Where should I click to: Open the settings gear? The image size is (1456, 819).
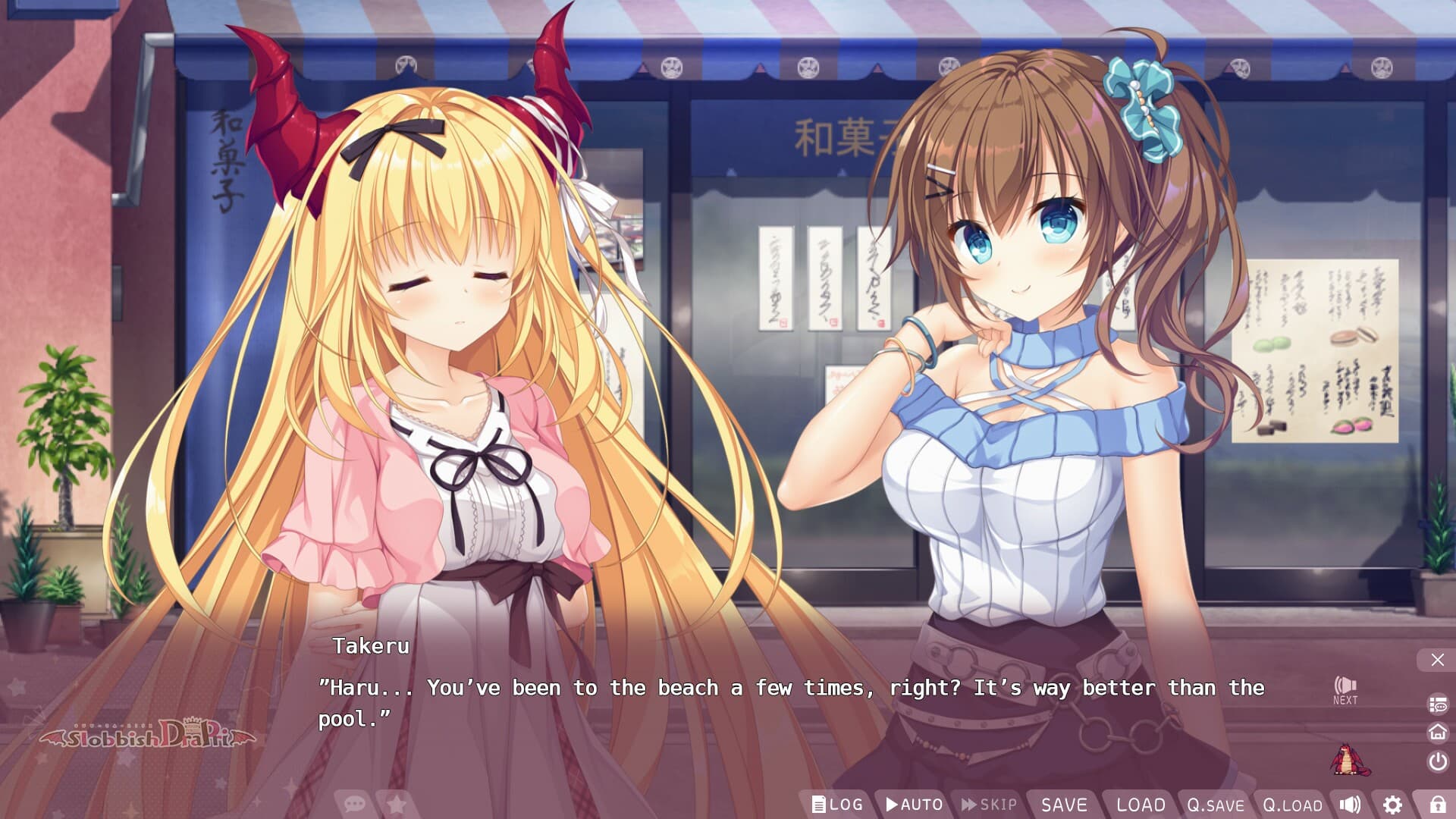pyautogui.click(x=1394, y=805)
